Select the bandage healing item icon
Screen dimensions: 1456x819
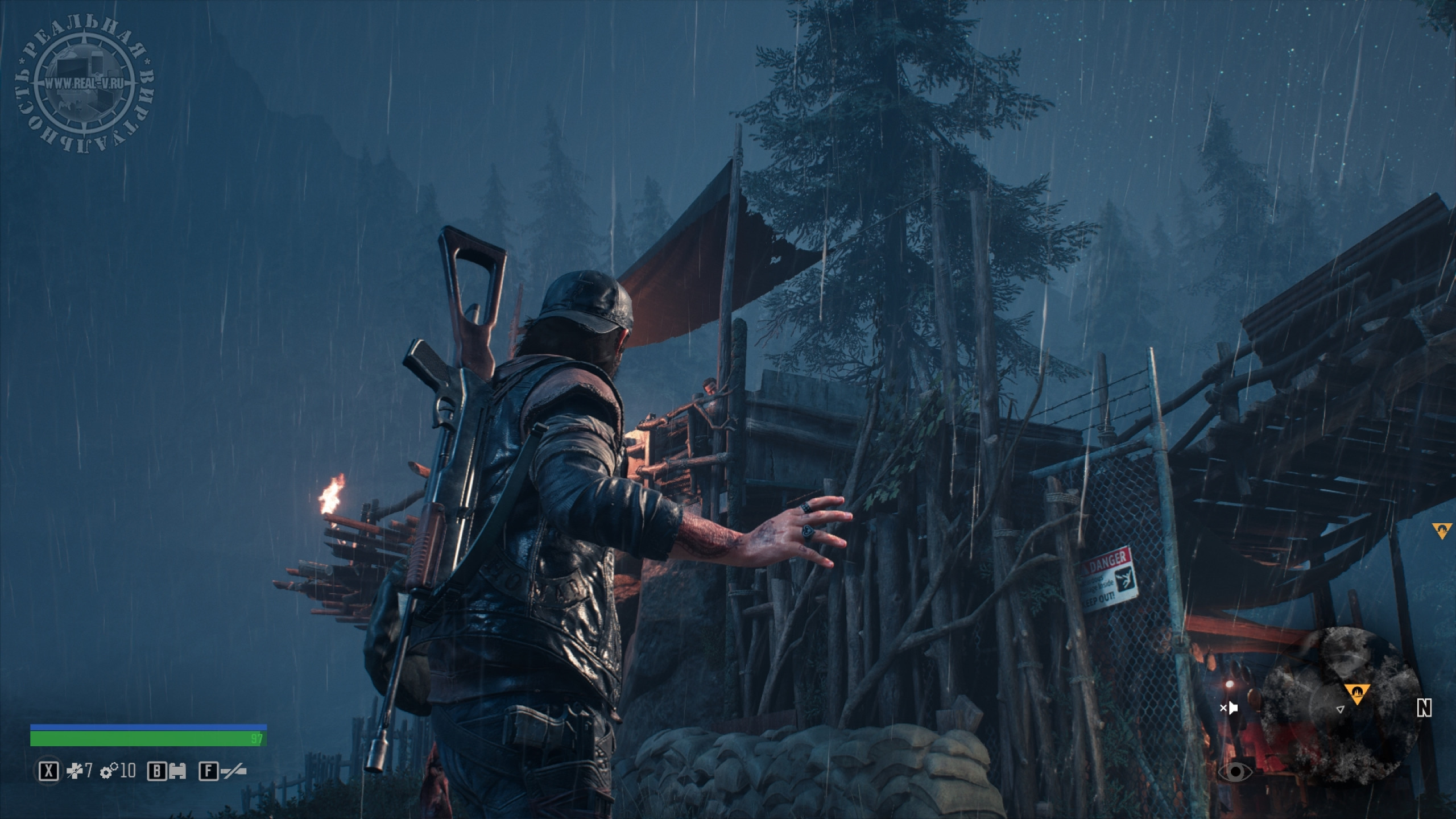tap(75, 771)
